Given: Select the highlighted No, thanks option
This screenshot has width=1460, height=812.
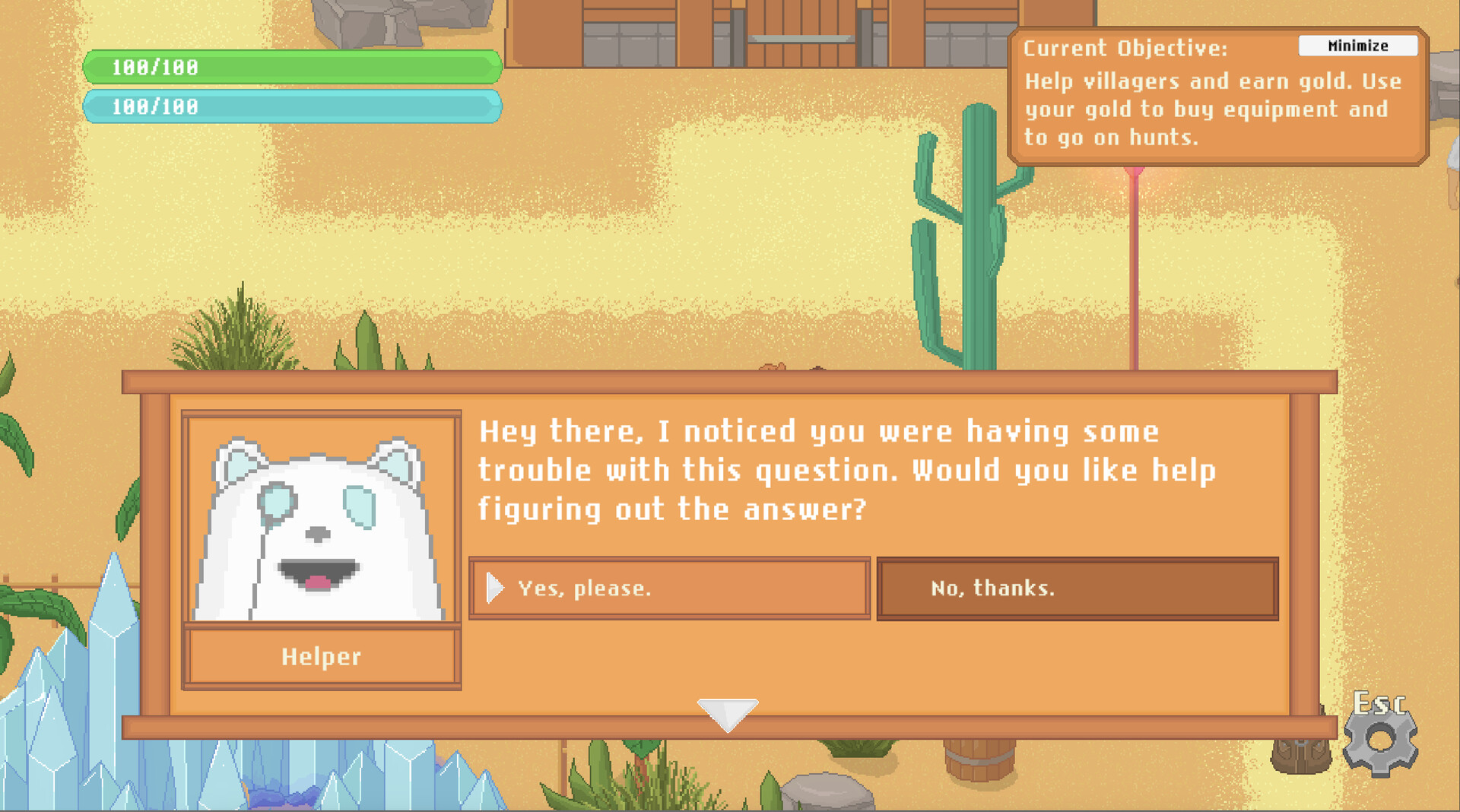Looking at the screenshot, I should (x=1078, y=587).
